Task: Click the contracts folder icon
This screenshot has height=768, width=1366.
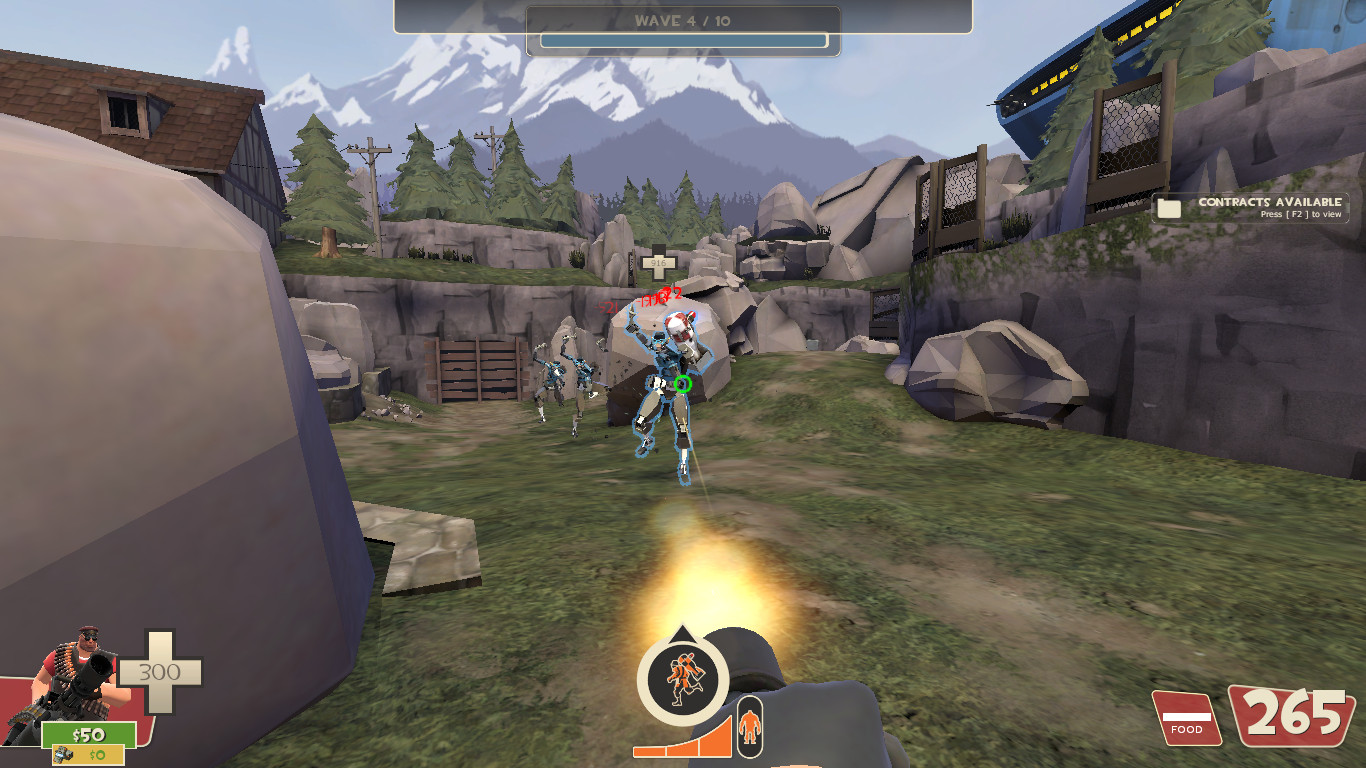Action: [1166, 207]
